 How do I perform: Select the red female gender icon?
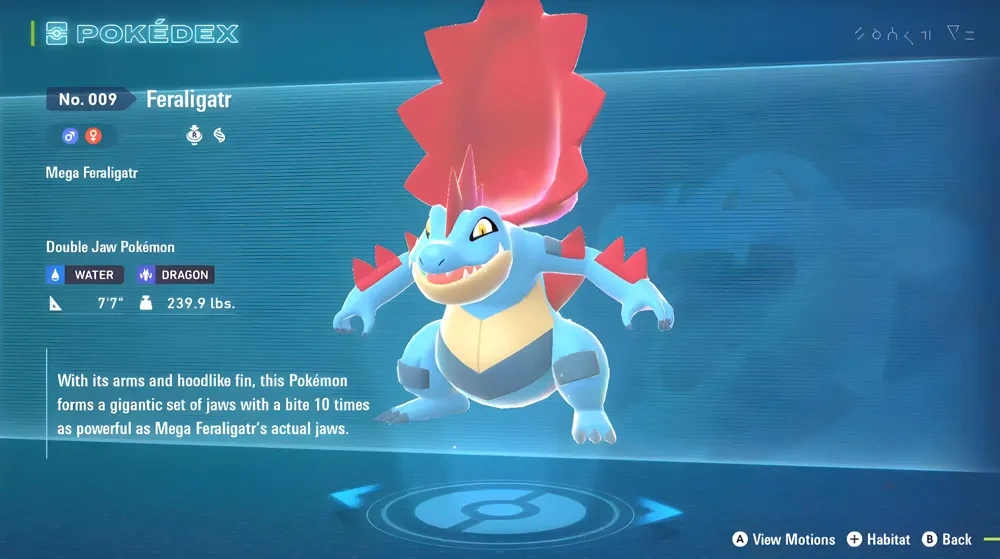pyautogui.click(x=93, y=135)
